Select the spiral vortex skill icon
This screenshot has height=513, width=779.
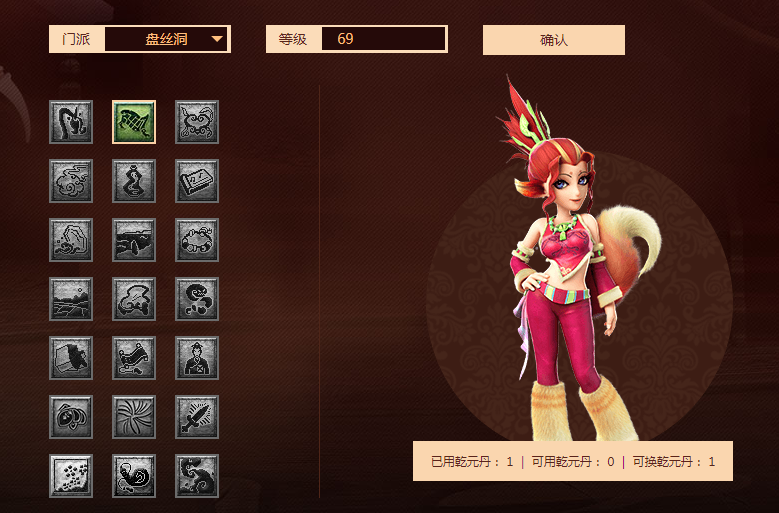[134, 417]
